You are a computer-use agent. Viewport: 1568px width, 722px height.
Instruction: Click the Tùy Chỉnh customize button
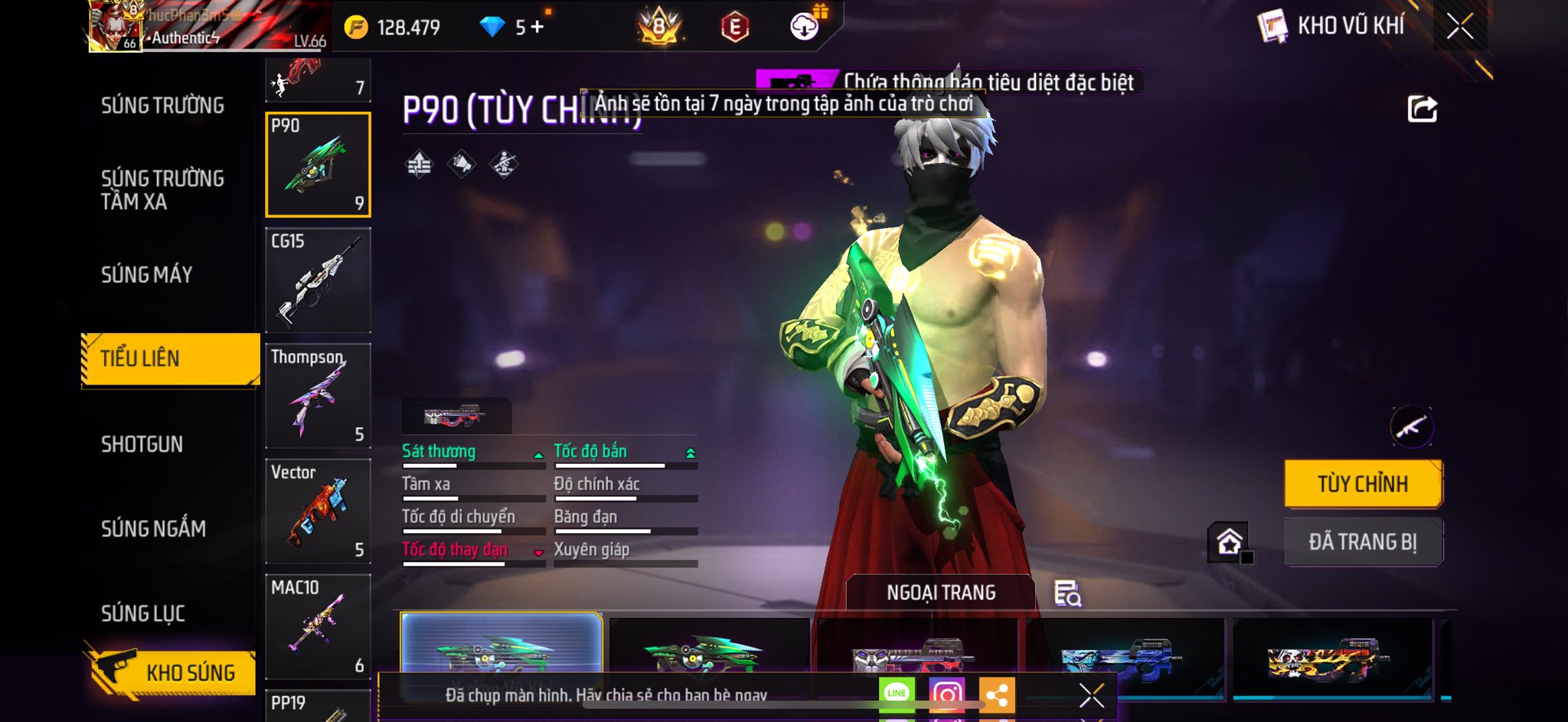(1363, 484)
